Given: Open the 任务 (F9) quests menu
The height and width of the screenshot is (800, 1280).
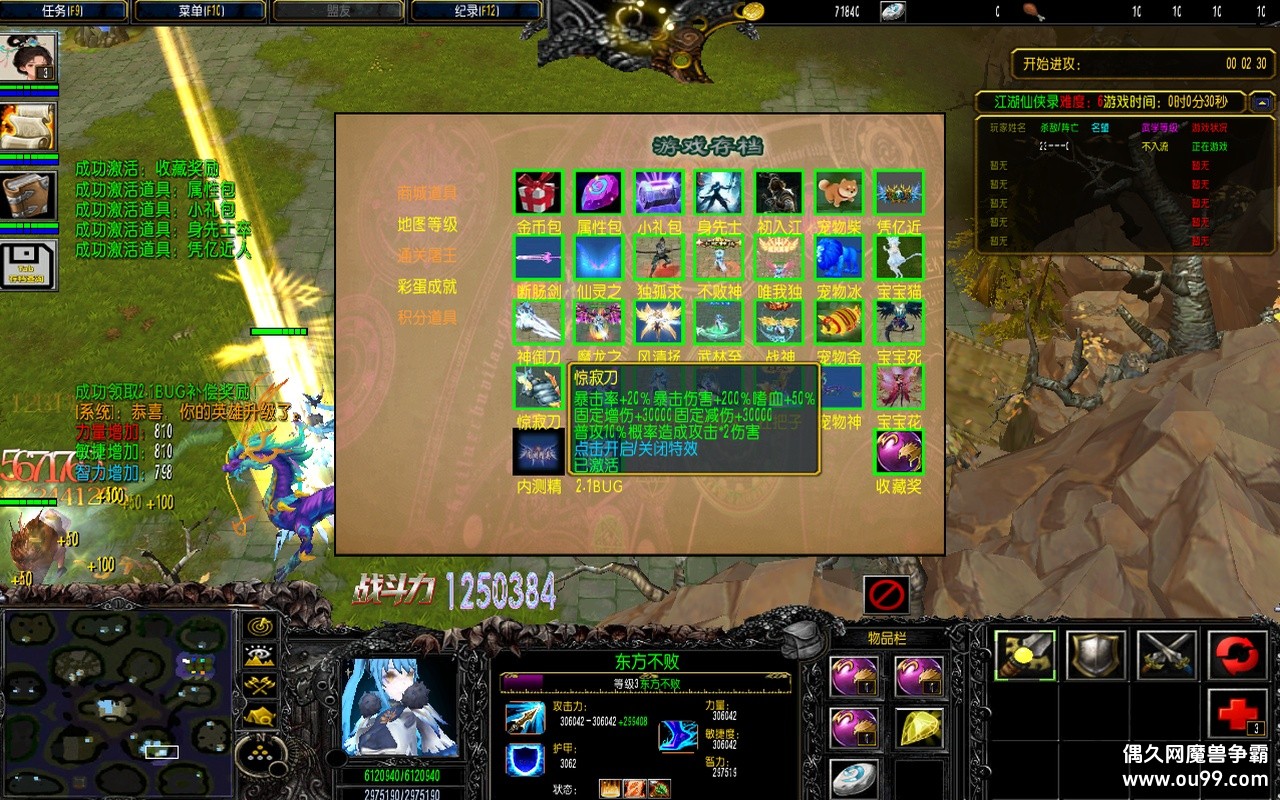Looking at the screenshot, I should coord(64,11).
